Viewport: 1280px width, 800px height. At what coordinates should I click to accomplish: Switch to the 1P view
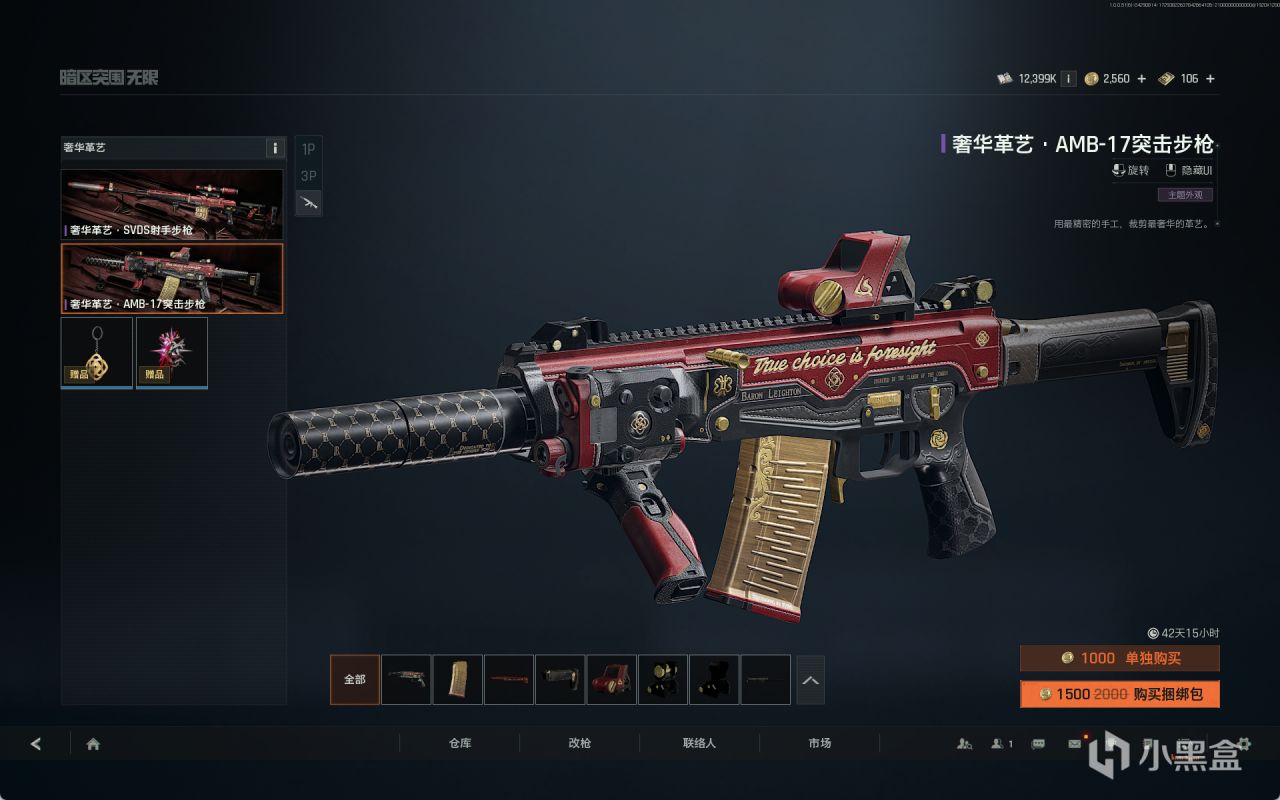click(309, 149)
